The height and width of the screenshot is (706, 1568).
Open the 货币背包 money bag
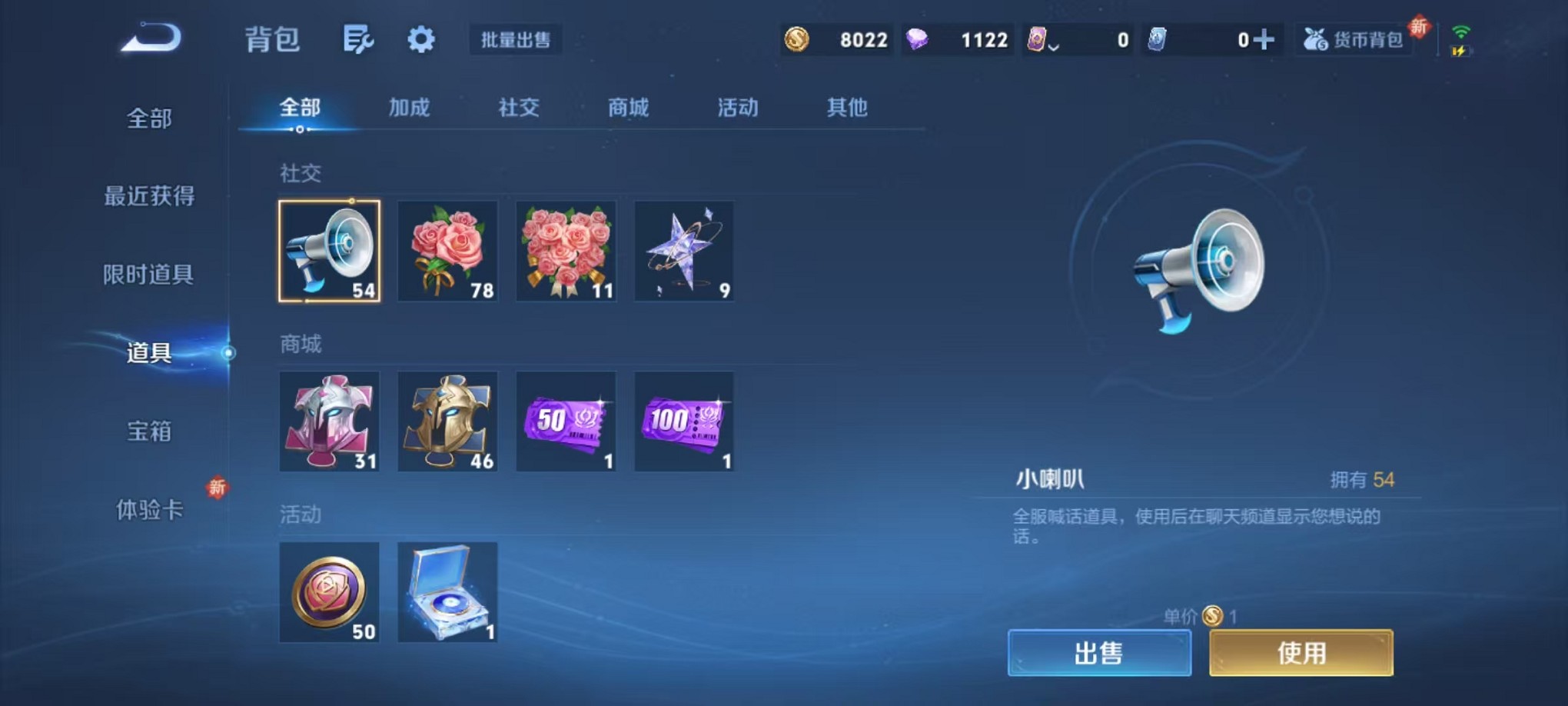click(x=1354, y=39)
